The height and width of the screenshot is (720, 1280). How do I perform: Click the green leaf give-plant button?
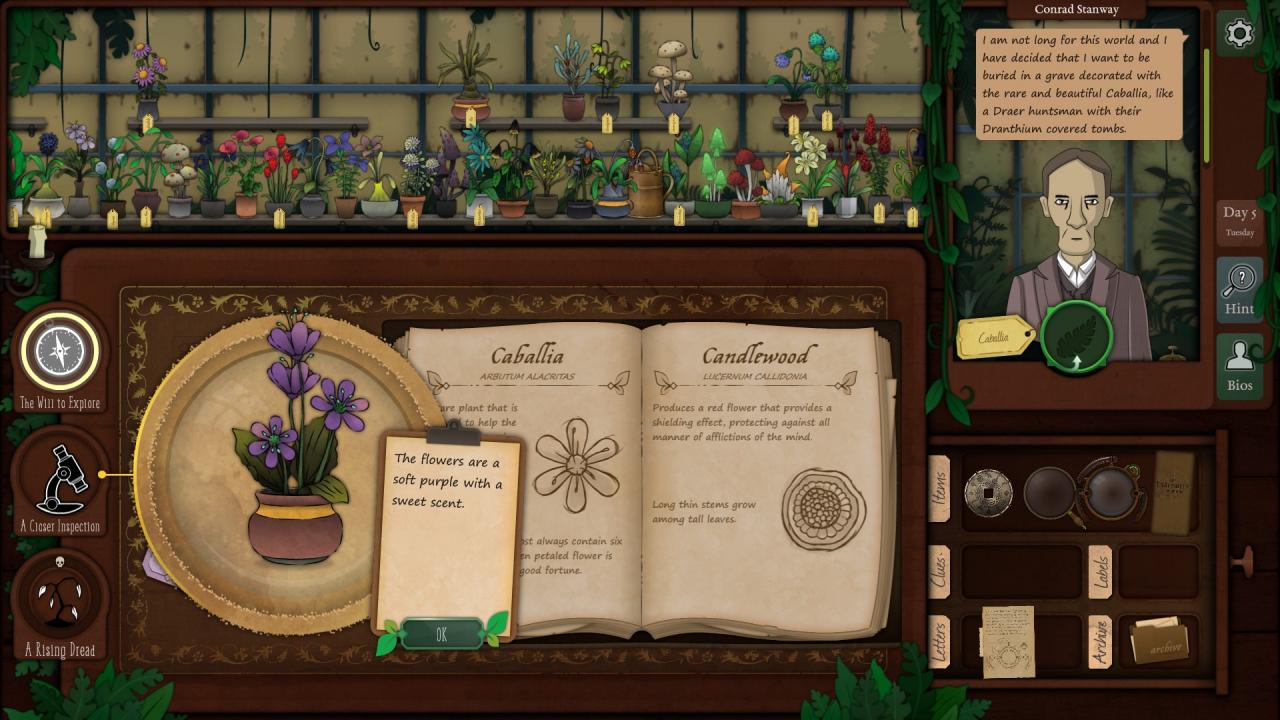tap(1076, 338)
